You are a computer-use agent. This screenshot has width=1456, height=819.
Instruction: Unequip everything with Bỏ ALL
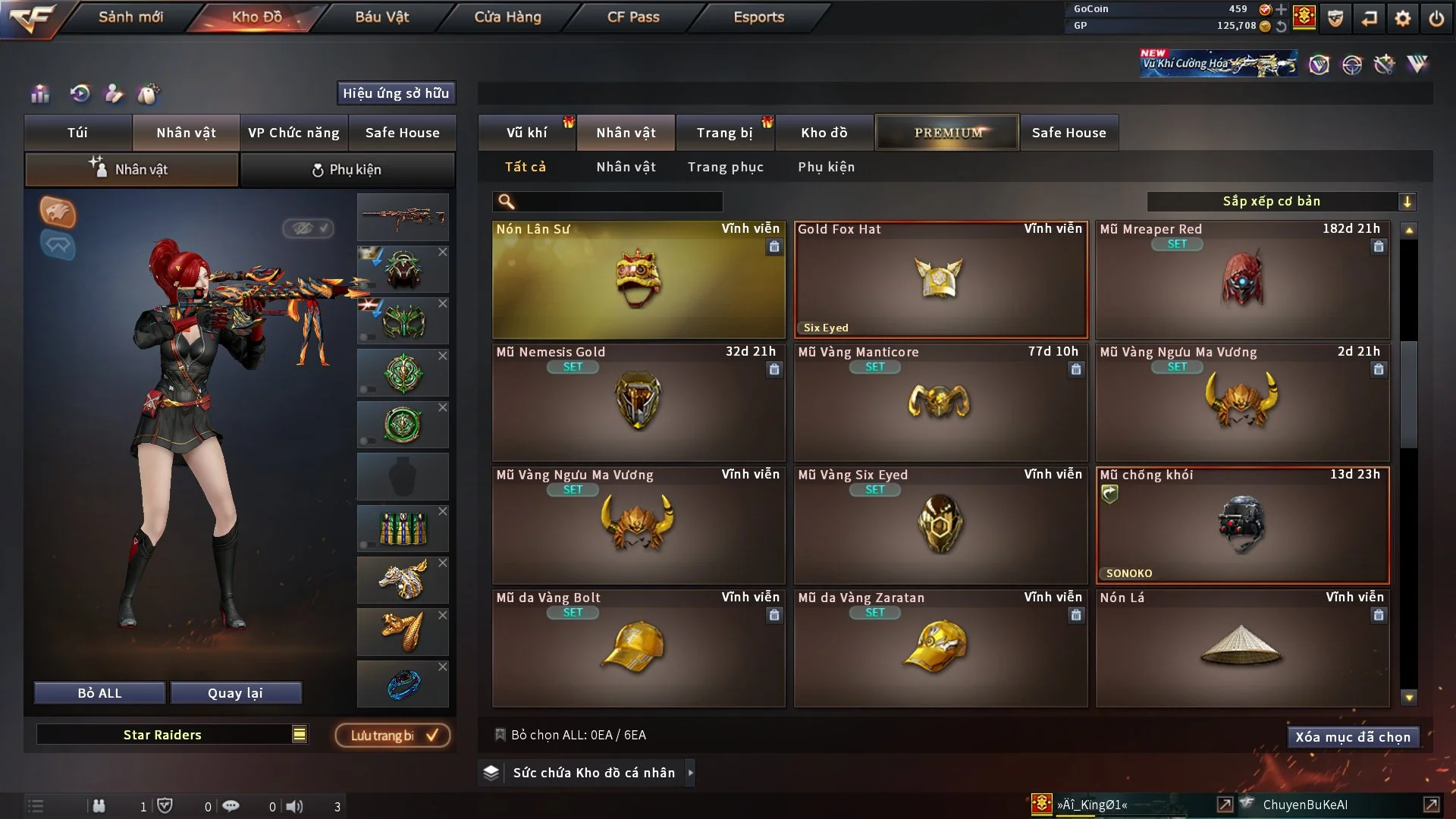click(99, 693)
